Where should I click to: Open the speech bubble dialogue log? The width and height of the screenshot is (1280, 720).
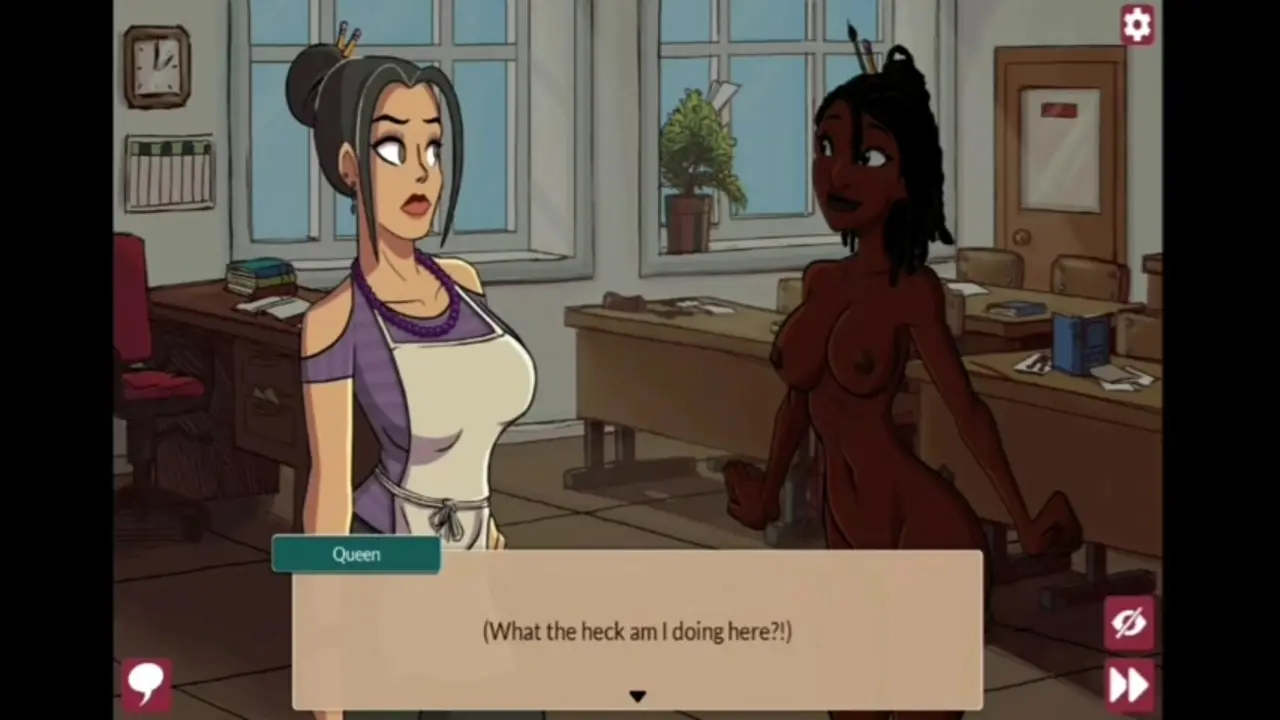click(x=146, y=682)
